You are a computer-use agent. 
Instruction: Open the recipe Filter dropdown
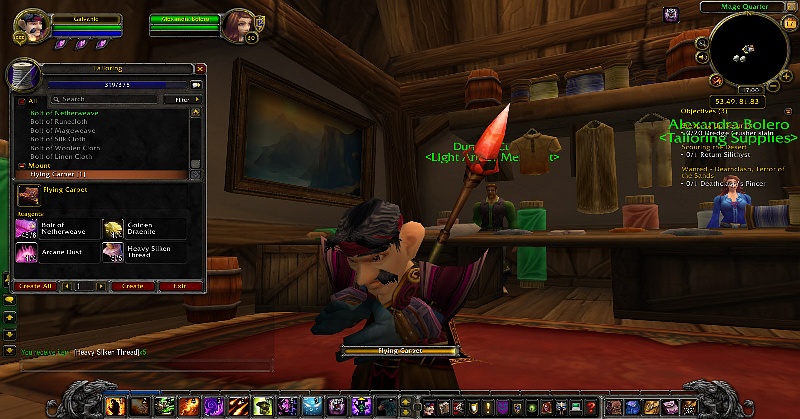tap(181, 100)
